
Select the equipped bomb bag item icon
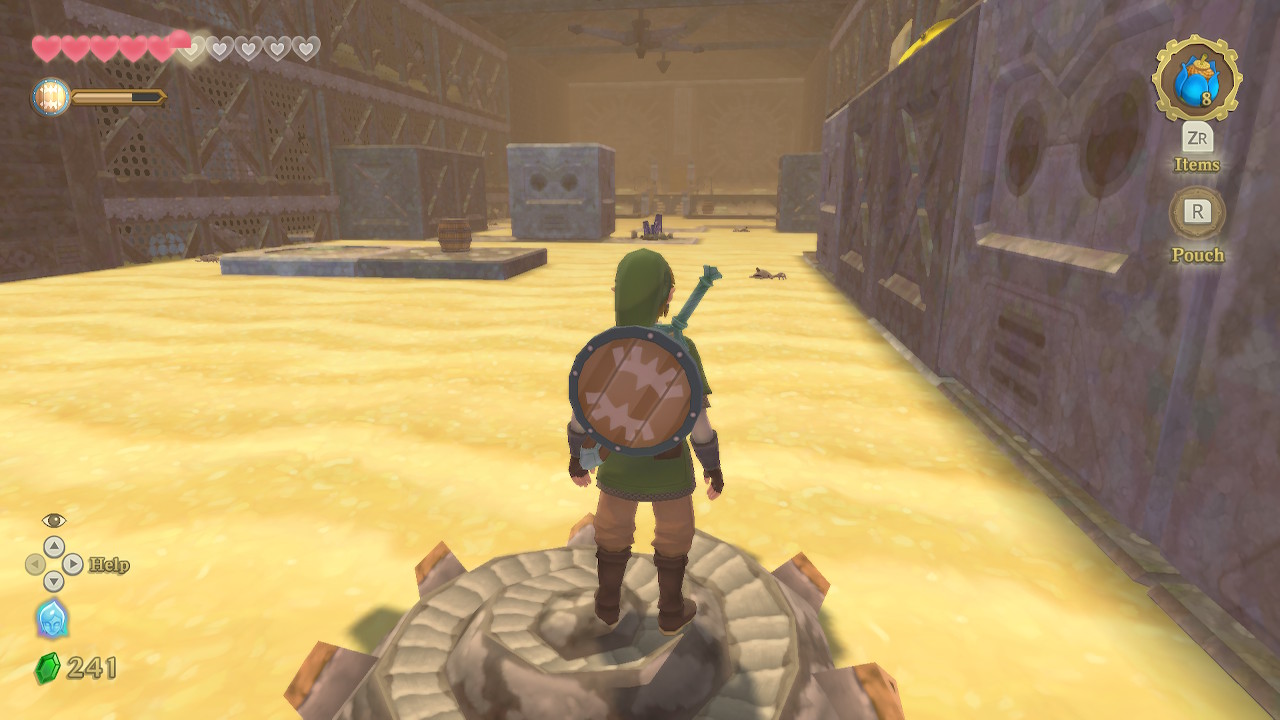1196,79
